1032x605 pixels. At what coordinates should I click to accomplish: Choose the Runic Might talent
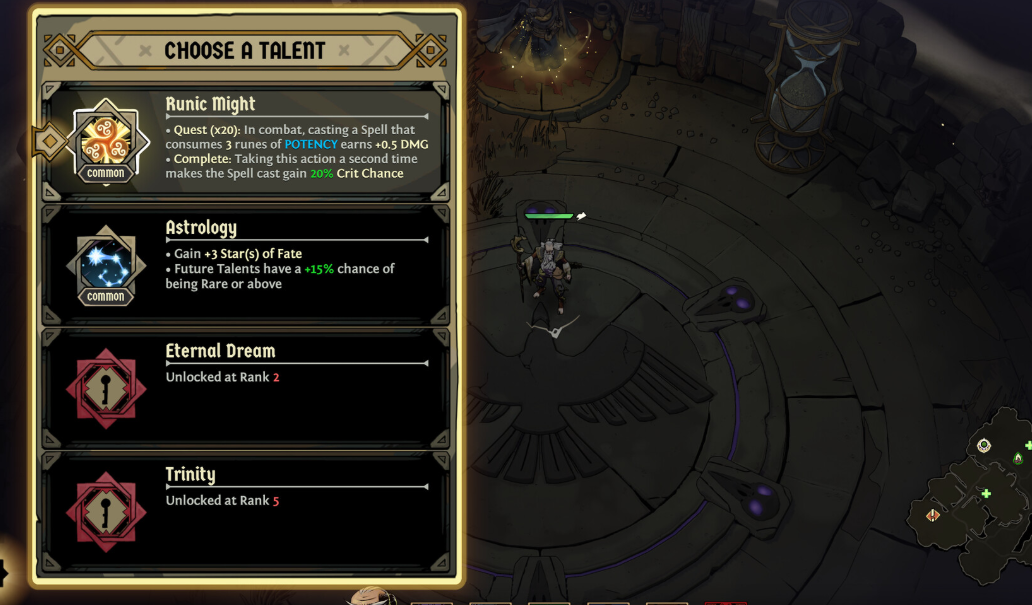click(245, 142)
